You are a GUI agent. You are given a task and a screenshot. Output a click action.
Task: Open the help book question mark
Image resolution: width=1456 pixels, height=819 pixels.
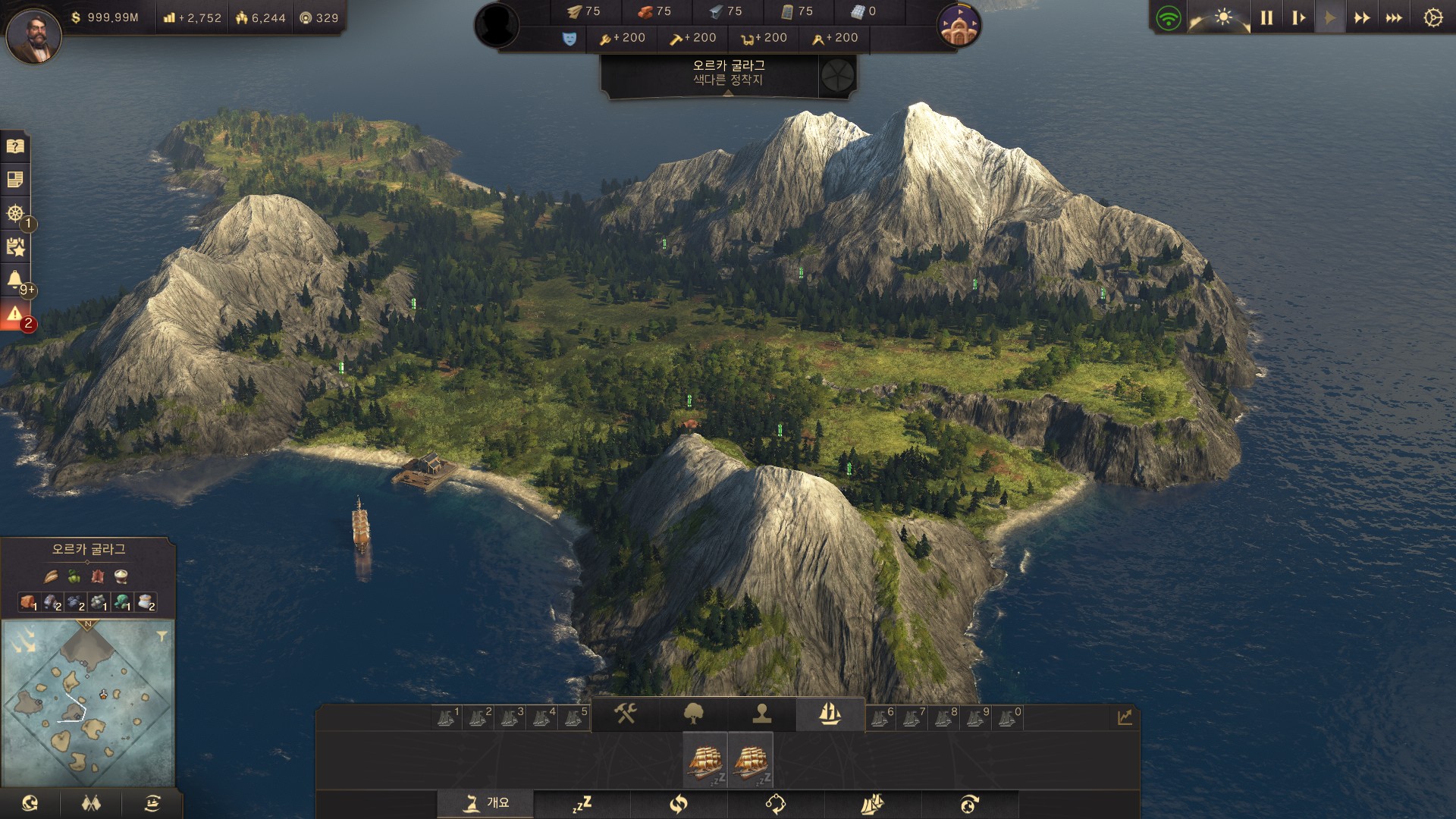click(15, 146)
